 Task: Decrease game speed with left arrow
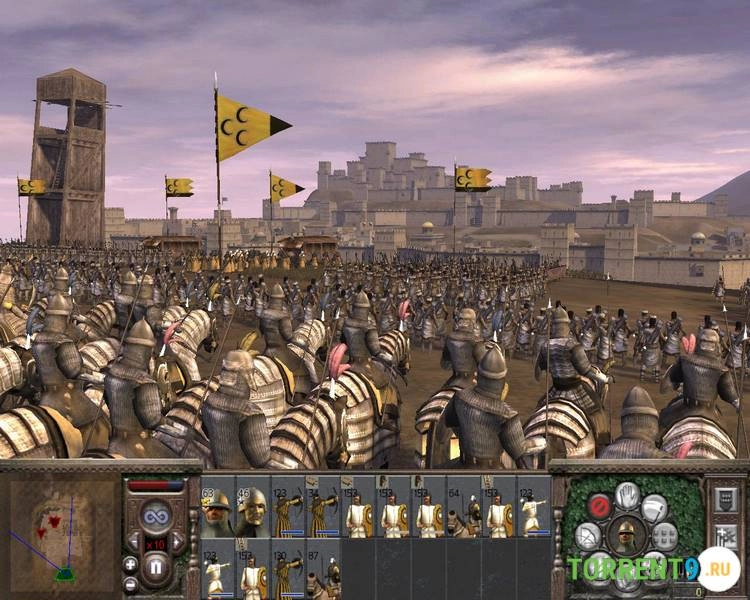coord(133,541)
